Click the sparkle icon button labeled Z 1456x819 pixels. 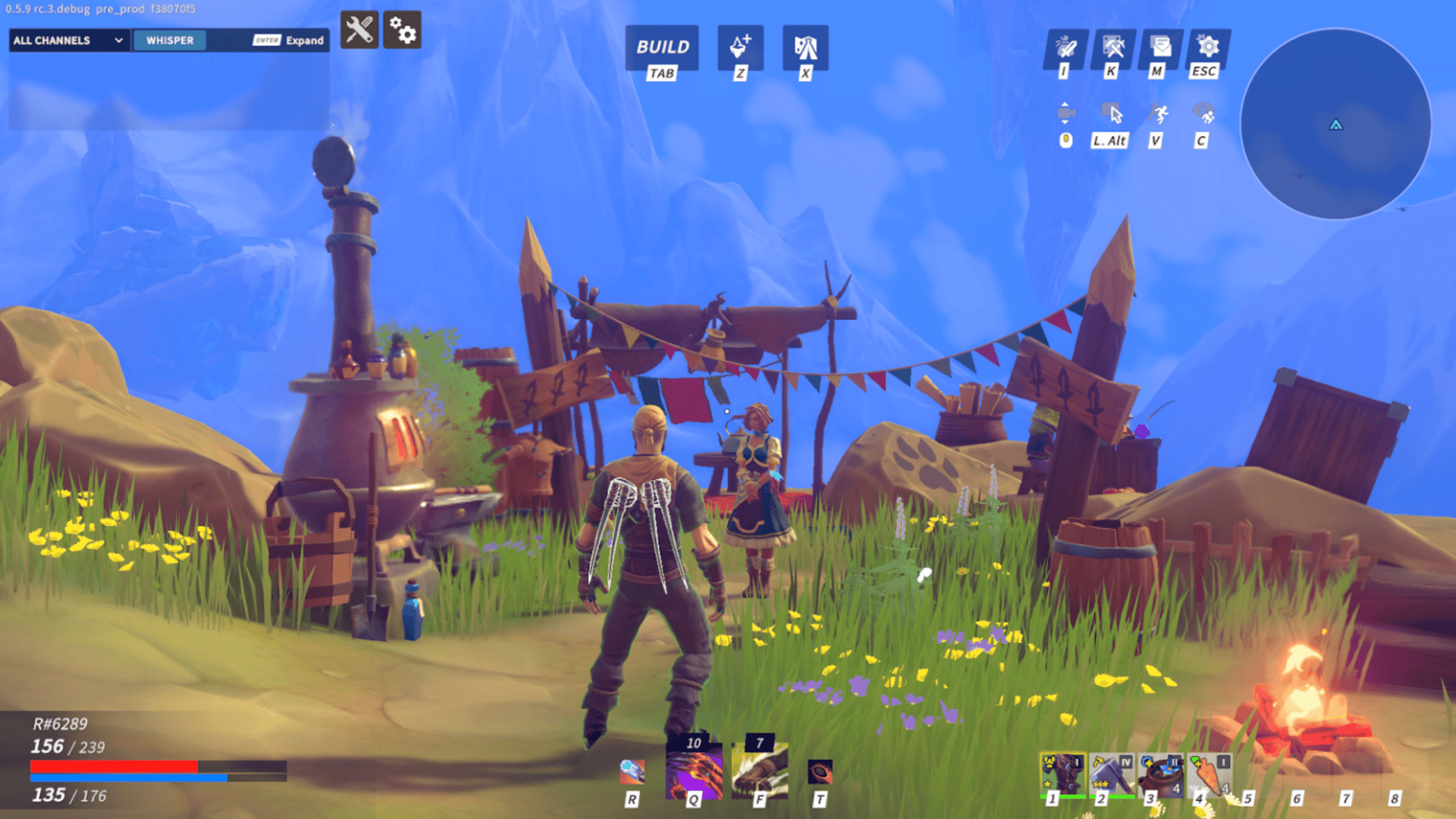pyautogui.click(x=740, y=47)
